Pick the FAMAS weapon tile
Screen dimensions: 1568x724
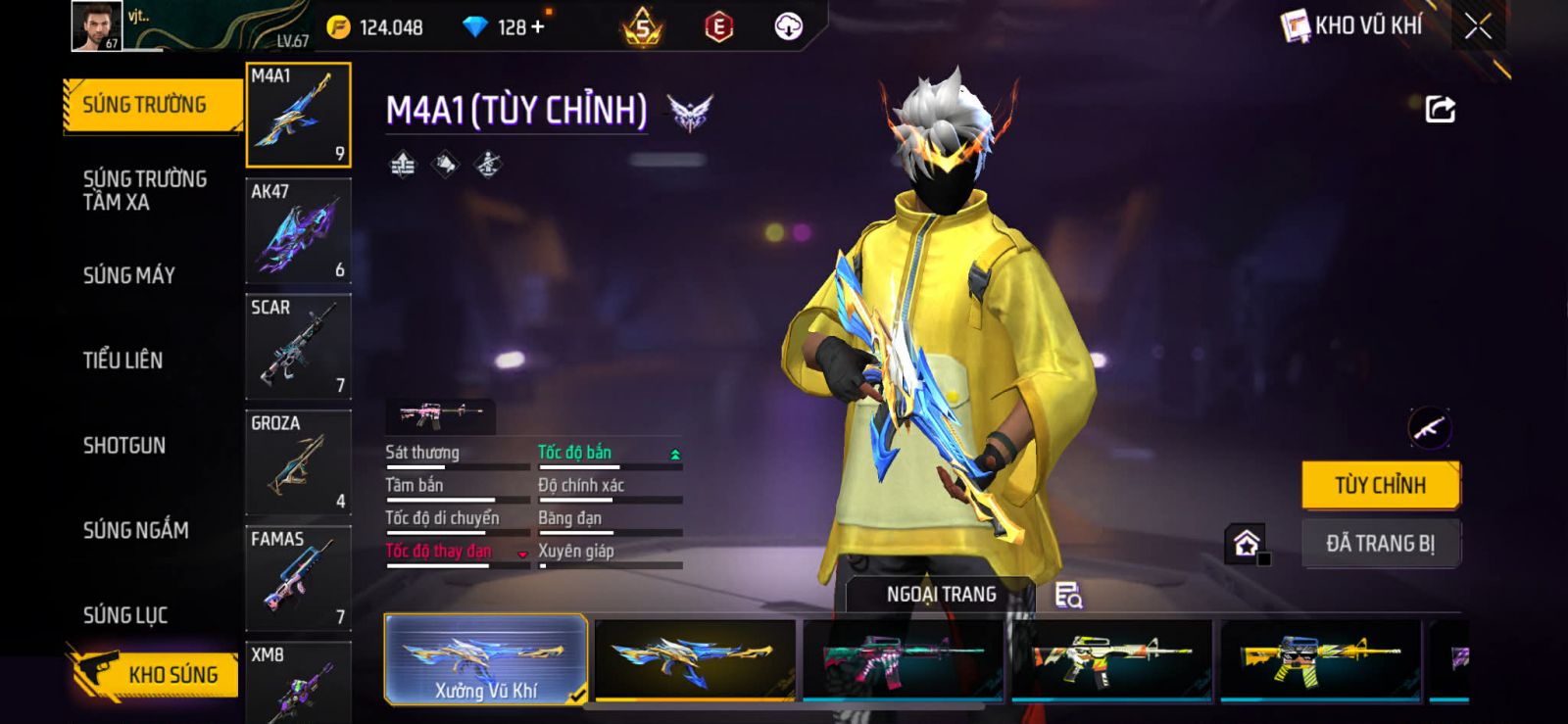pos(298,578)
